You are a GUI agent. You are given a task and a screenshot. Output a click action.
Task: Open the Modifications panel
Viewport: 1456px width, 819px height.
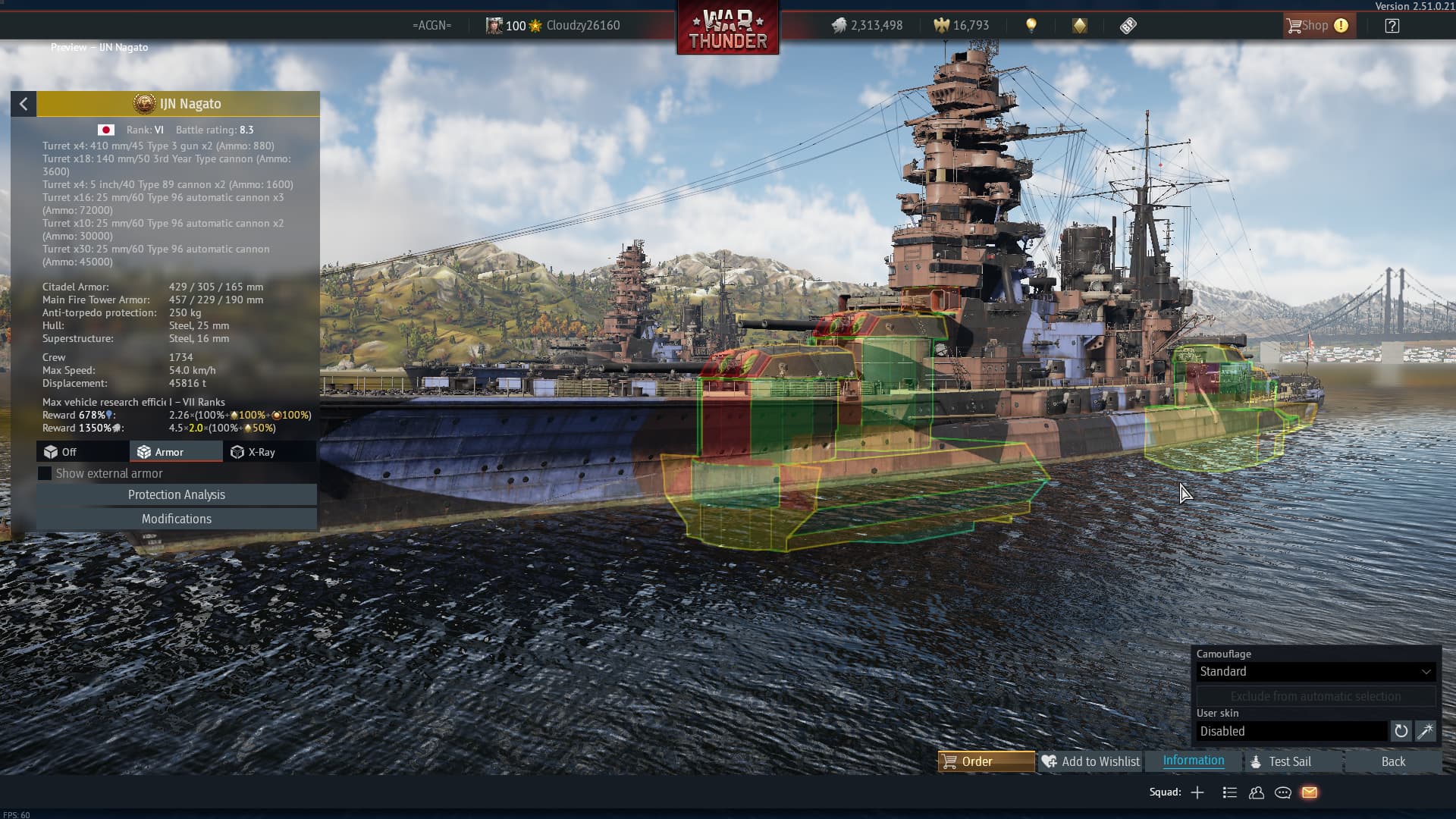click(x=176, y=519)
